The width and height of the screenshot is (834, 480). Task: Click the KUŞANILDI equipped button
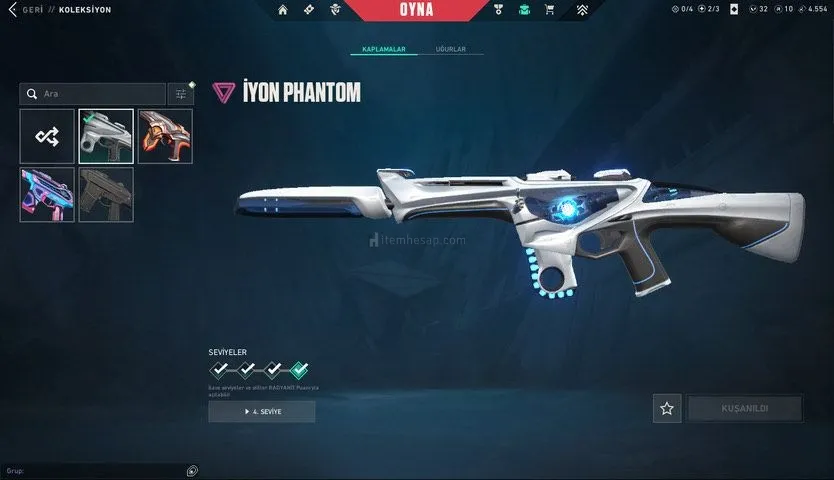(744, 408)
